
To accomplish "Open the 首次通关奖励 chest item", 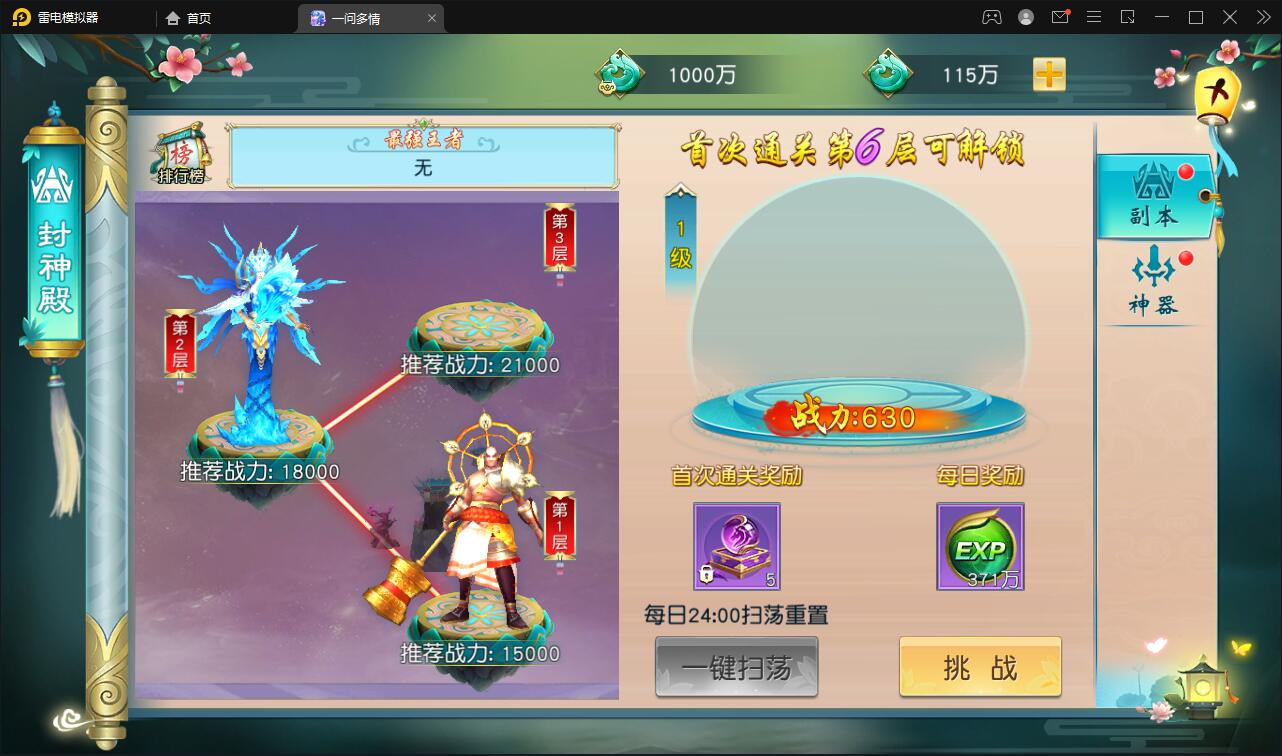I will 736,544.
